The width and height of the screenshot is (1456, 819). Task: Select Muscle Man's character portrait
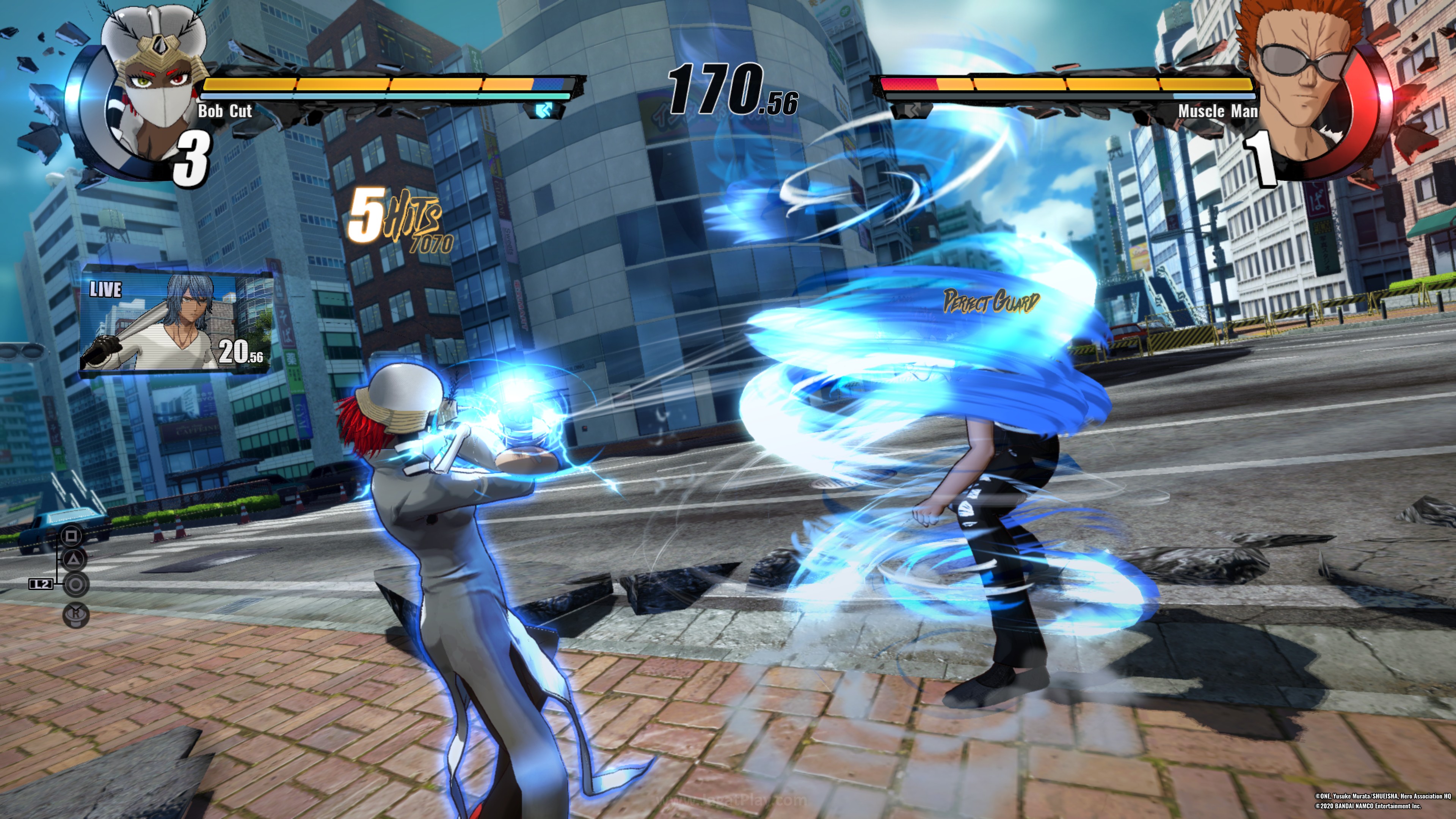(x=1305, y=85)
